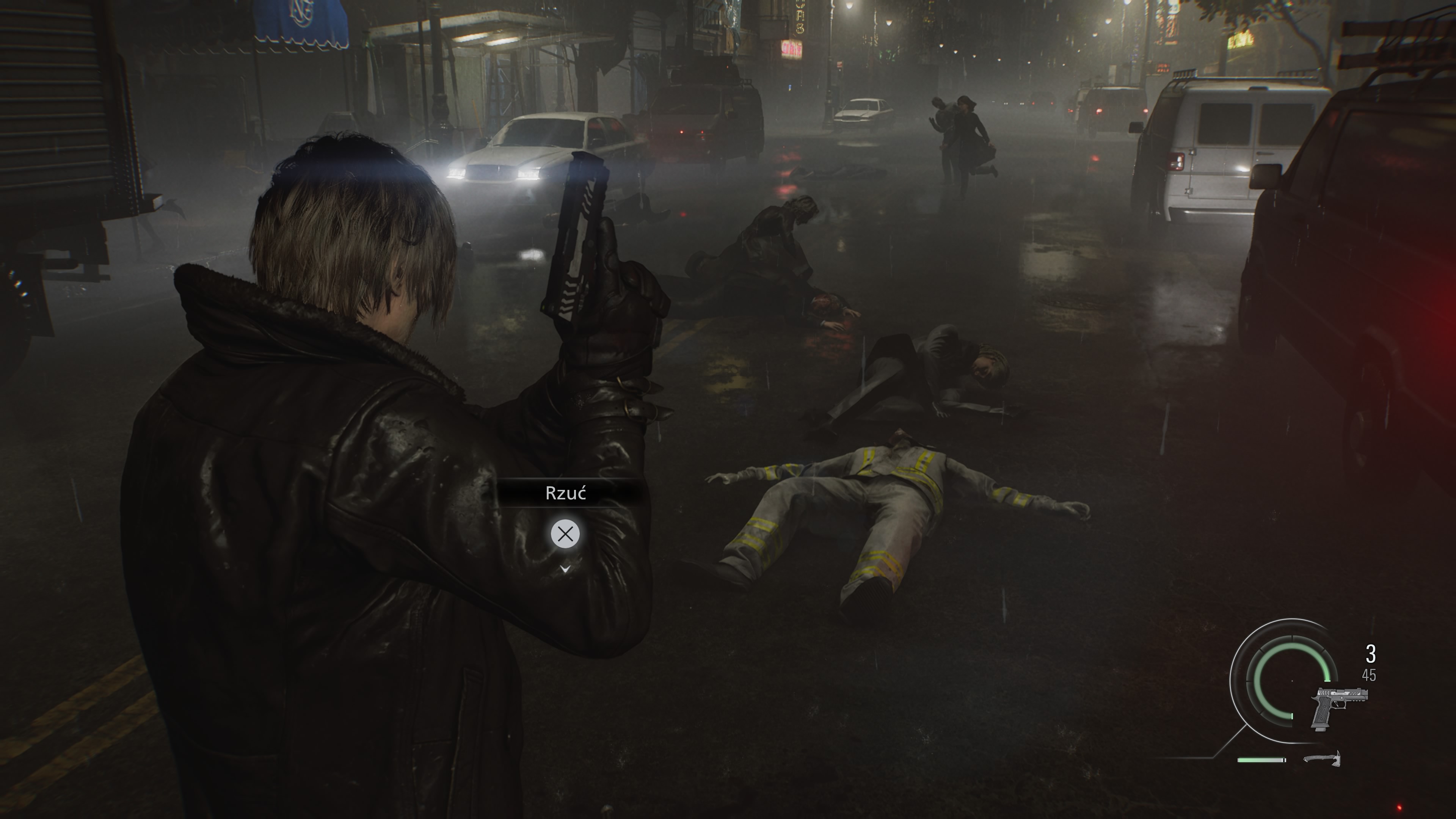Screen dimensions: 1456x819
Task: Click the reserve ammo count showing 45
Action: (x=1369, y=675)
